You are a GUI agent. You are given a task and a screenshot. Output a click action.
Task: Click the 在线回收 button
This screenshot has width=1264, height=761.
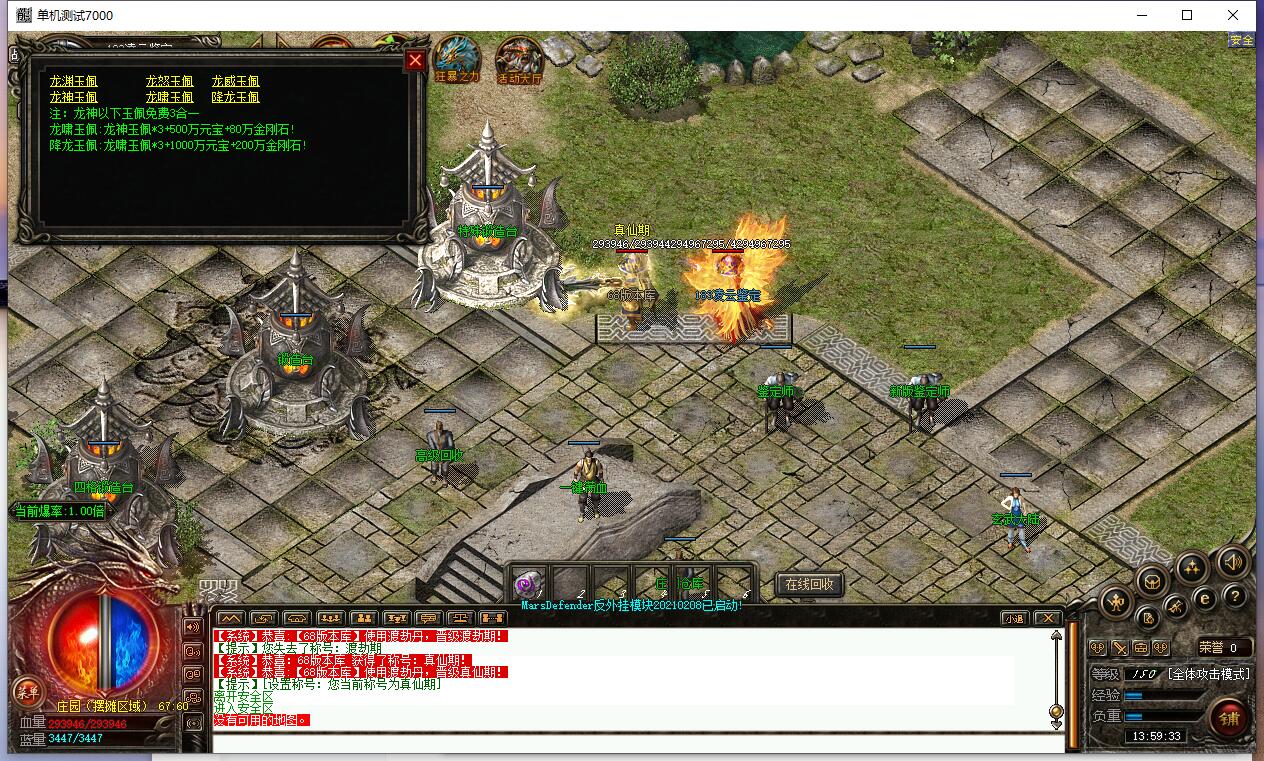click(809, 584)
